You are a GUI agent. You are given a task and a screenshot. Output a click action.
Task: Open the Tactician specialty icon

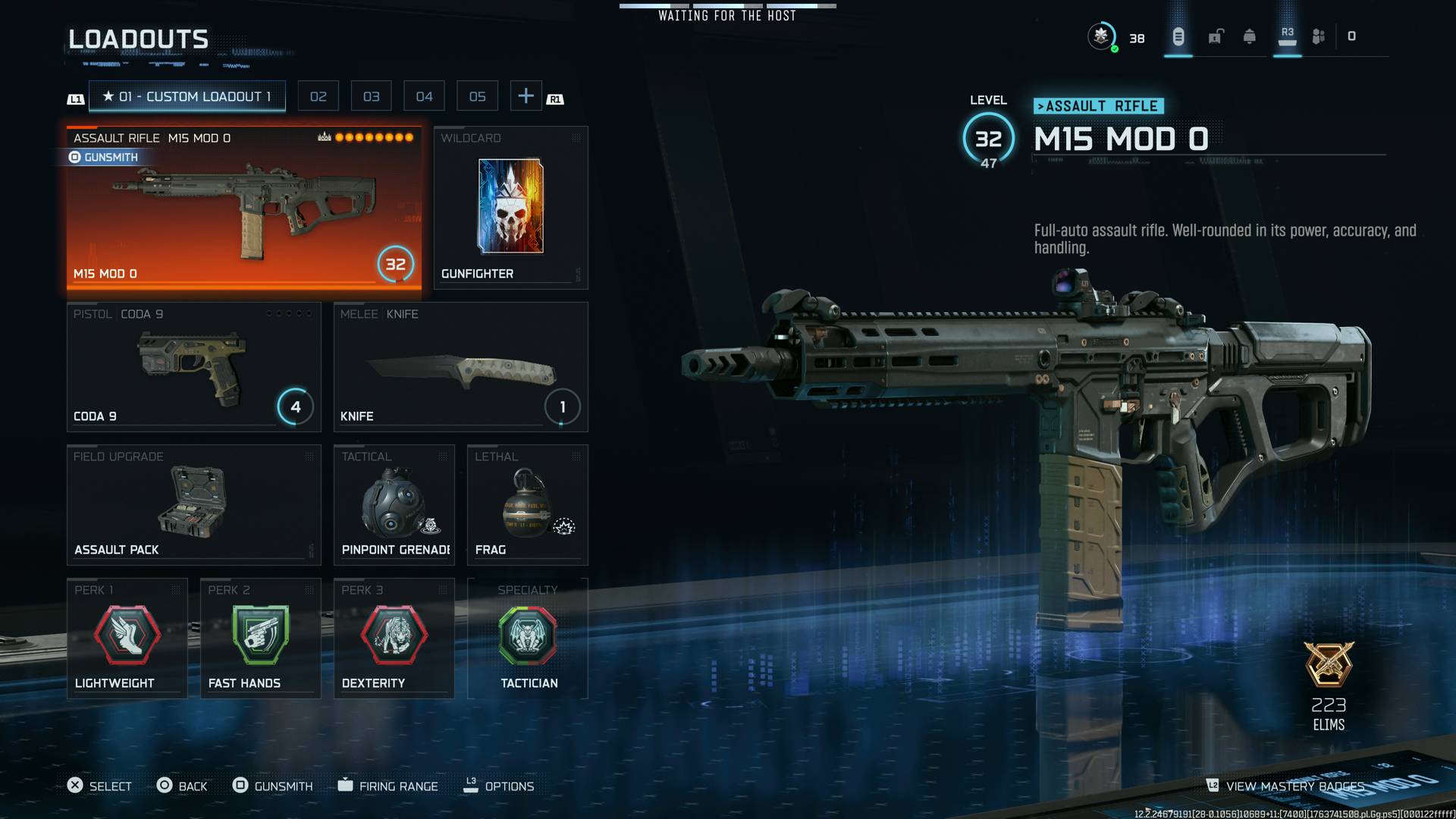(528, 637)
